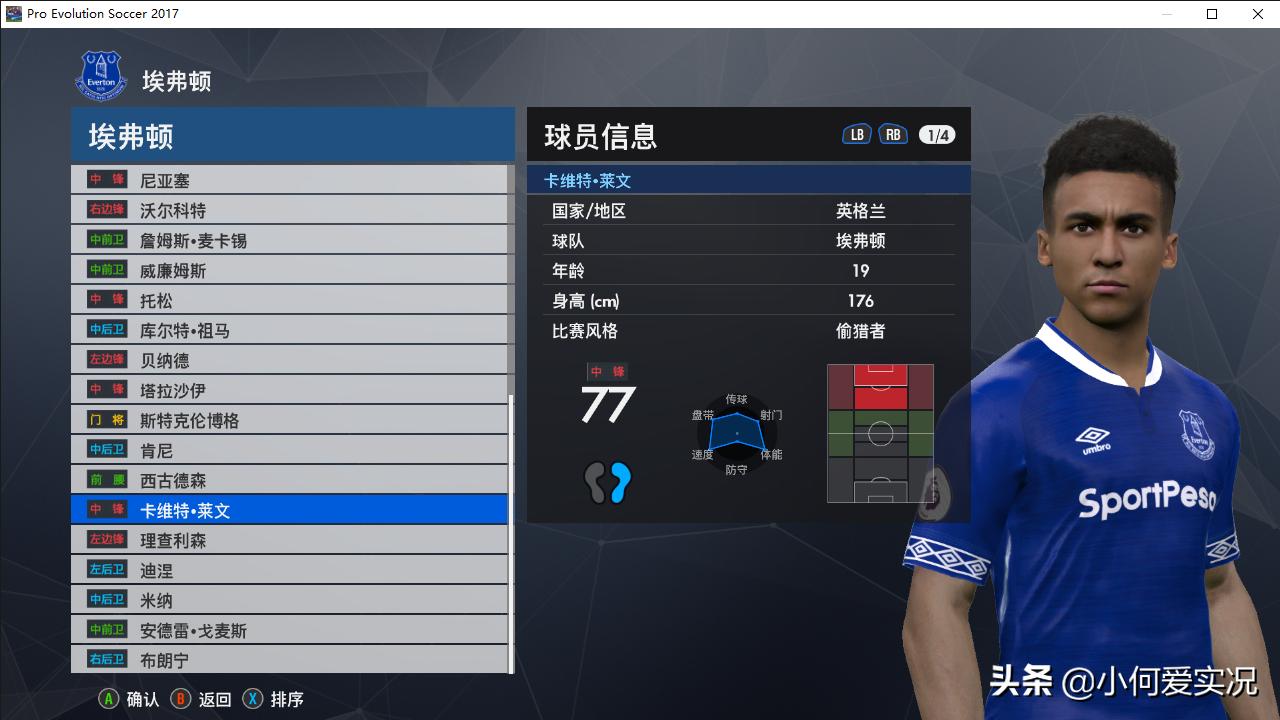The height and width of the screenshot is (720, 1280).
Task: Click the Everton club crest icon
Action: tap(101, 74)
